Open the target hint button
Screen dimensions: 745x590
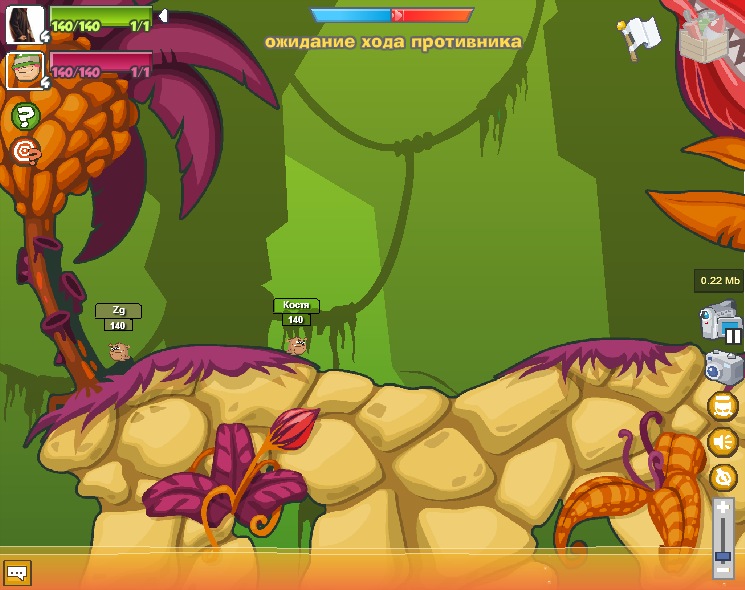(25, 151)
